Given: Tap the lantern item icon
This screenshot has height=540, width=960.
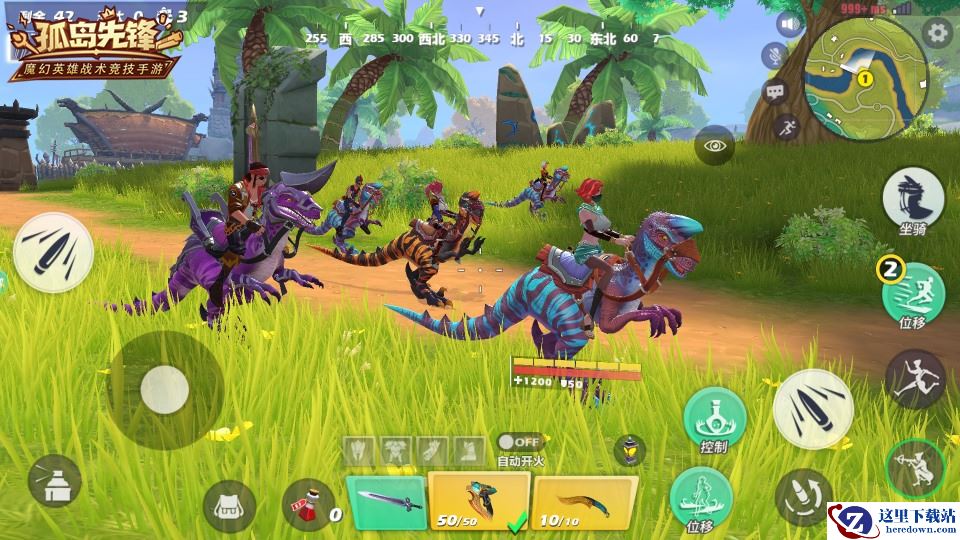Looking at the screenshot, I should pos(629,449).
